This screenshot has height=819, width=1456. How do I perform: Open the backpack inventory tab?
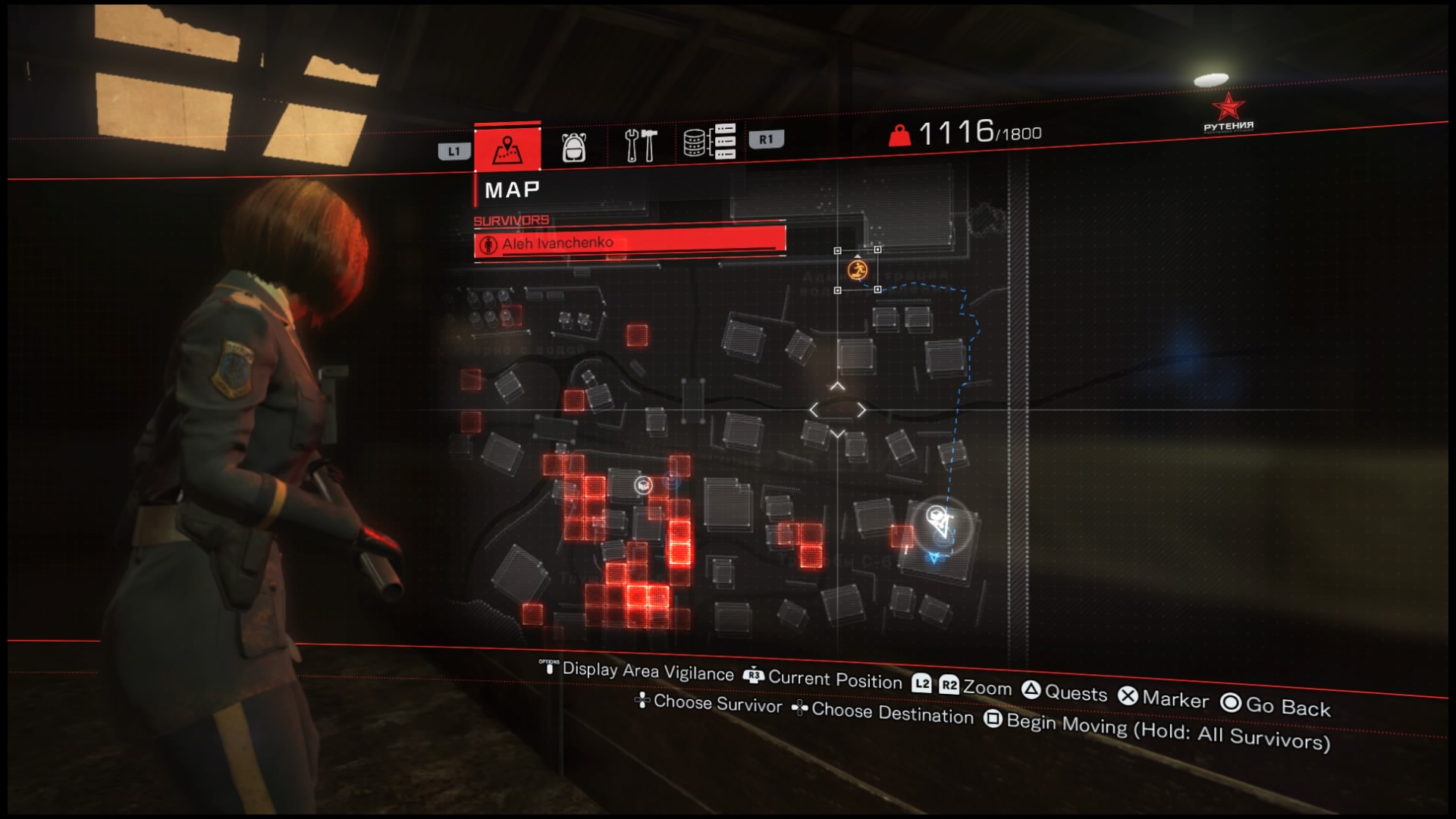click(573, 146)
